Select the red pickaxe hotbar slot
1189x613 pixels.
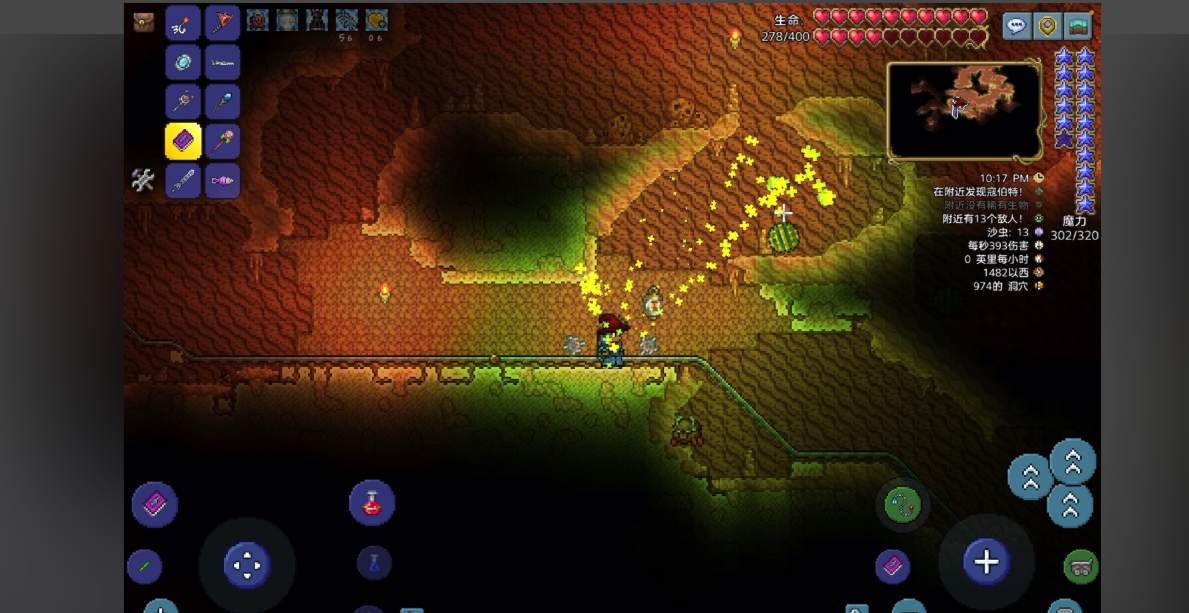tap(222, 22)
